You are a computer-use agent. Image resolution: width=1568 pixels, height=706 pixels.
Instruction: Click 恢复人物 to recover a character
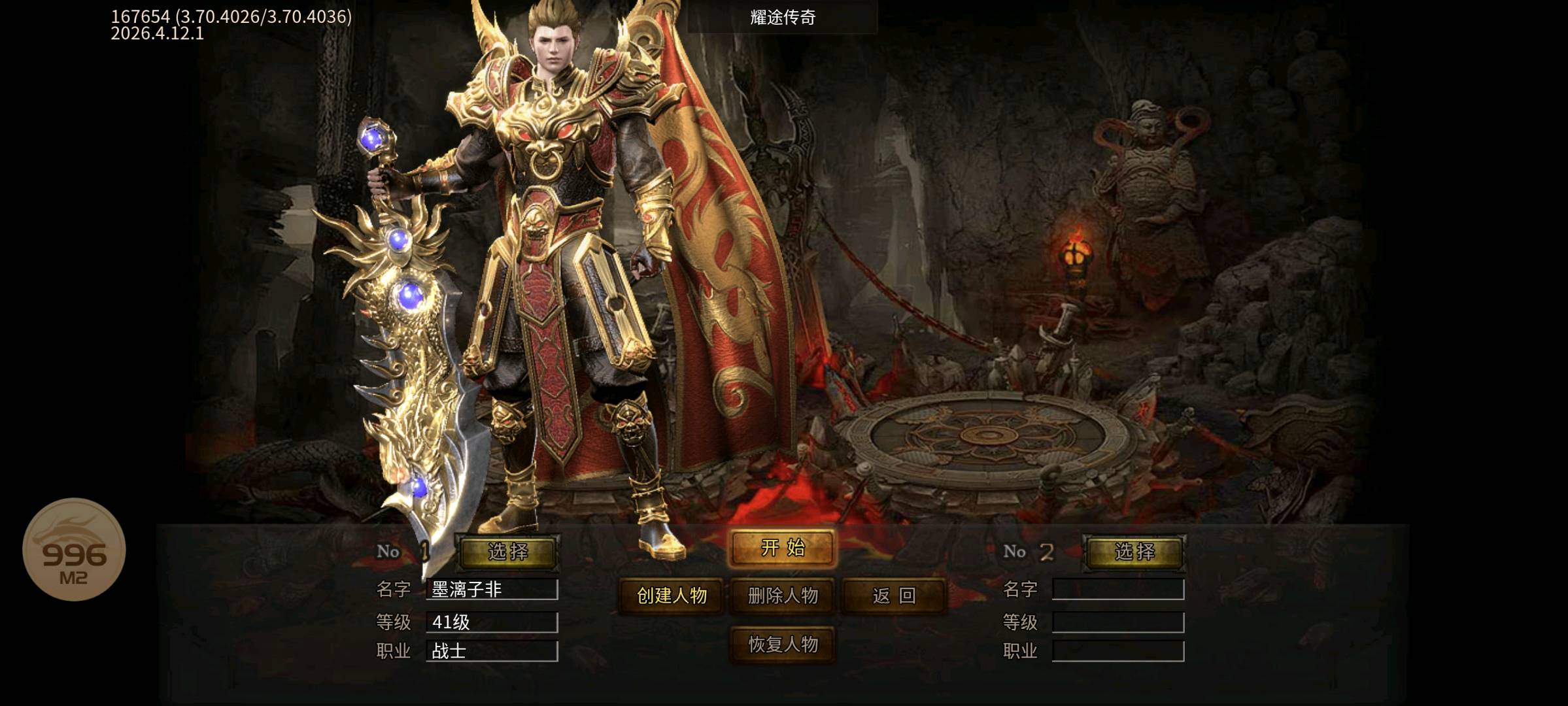783,643
